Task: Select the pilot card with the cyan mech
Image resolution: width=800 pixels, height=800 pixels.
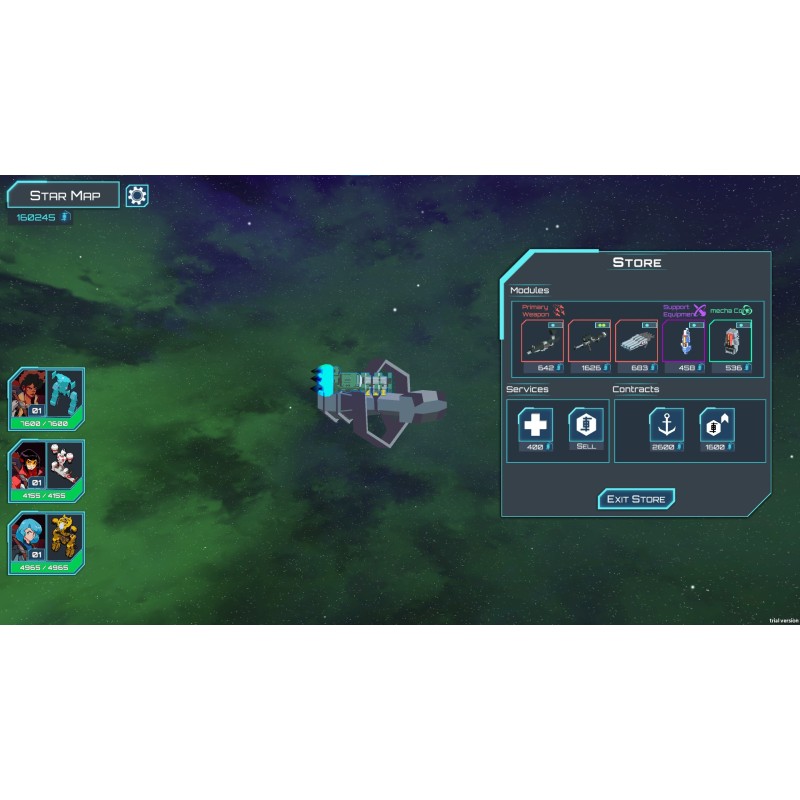Action: (47, 400)
